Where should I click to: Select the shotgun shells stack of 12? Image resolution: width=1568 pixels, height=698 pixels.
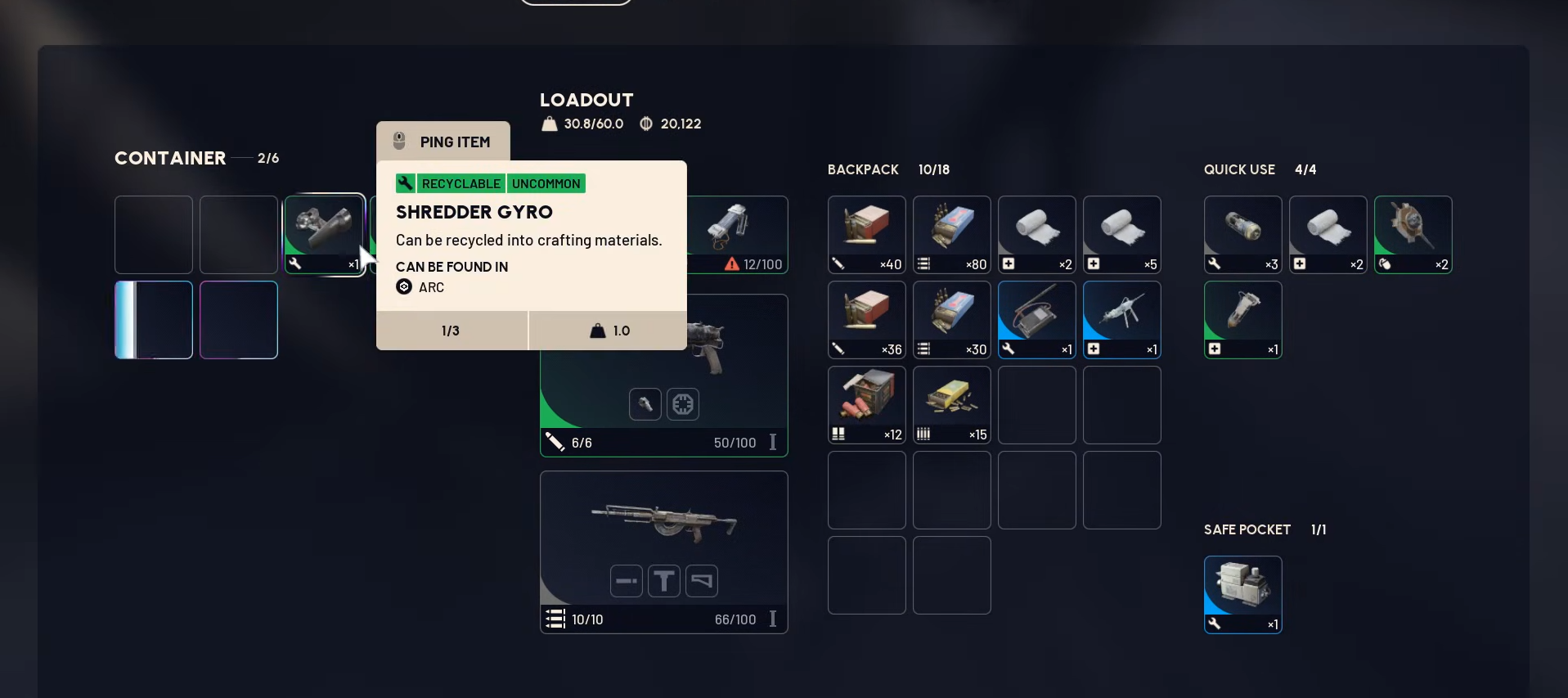click(x=866, y=404)
